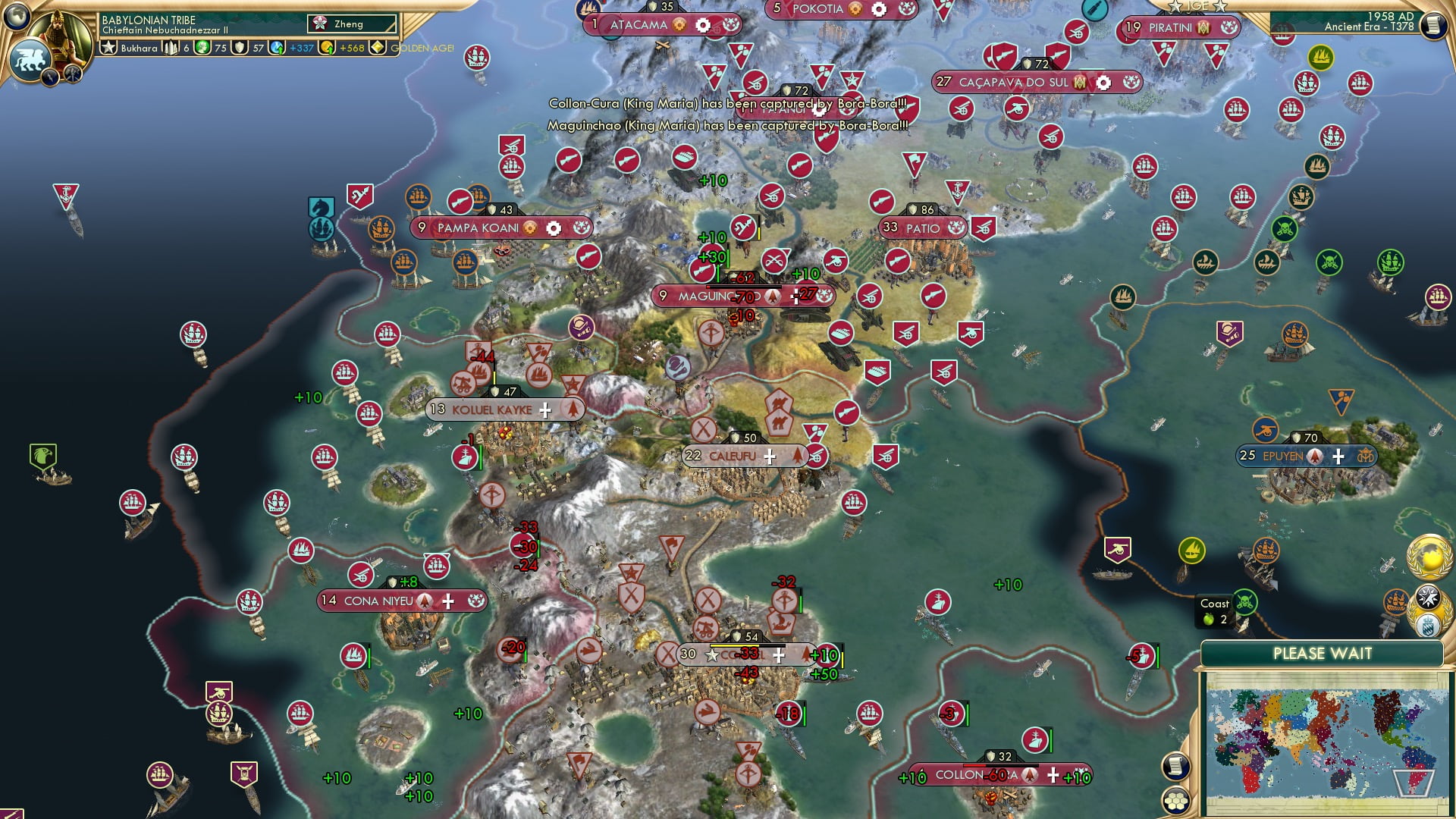Click Nebuchadnezzar leader portrait

[x=61, y=34]
